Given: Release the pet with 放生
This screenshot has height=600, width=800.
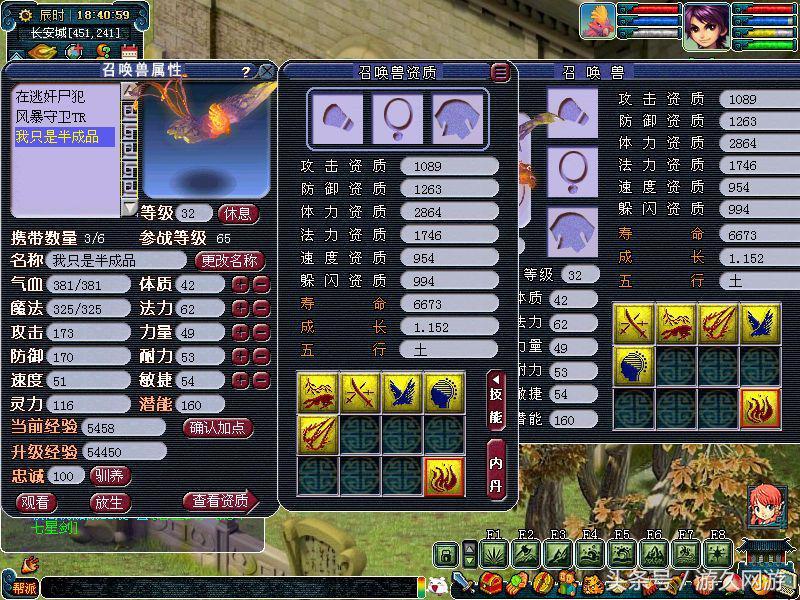Looking at the screenshot, I should point(109,502).
